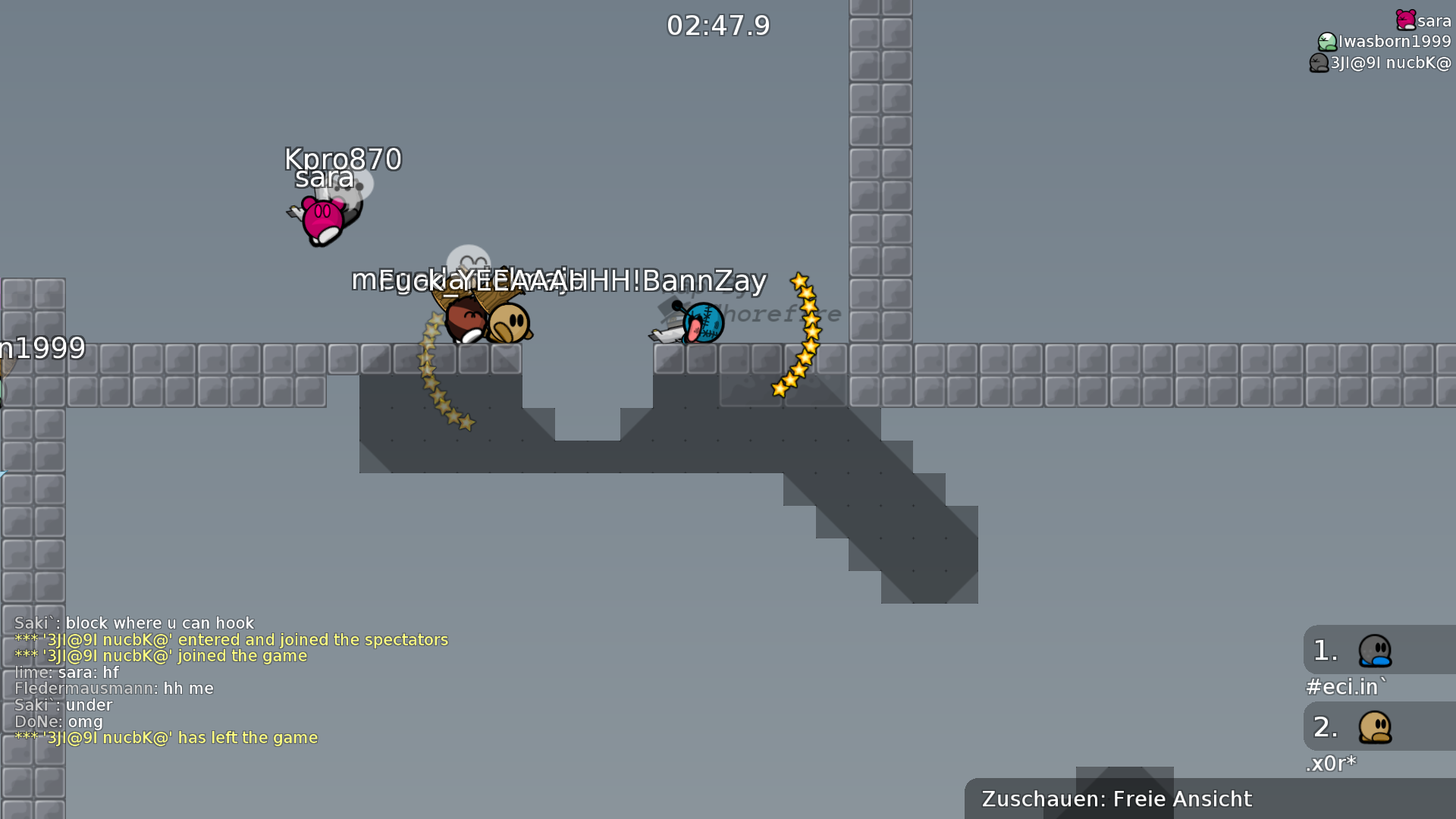This screenshot has height=819, width=1456.
Task: Click BannZay's blue stitched tee character
Action: click(701, 322)
